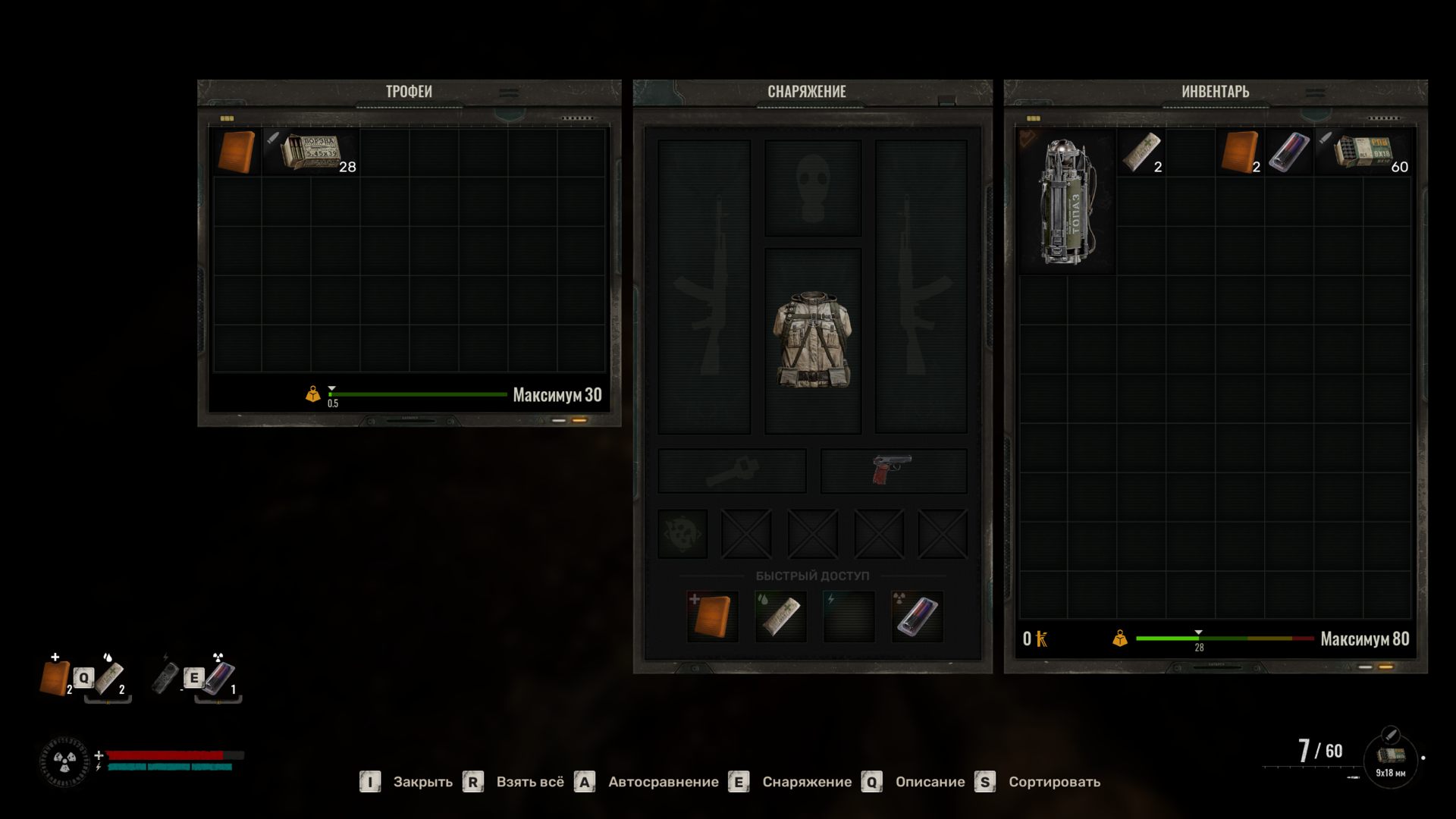Click the equipped body armor jacket slot
Screen dimensions: 1456x819
[812, 340]
